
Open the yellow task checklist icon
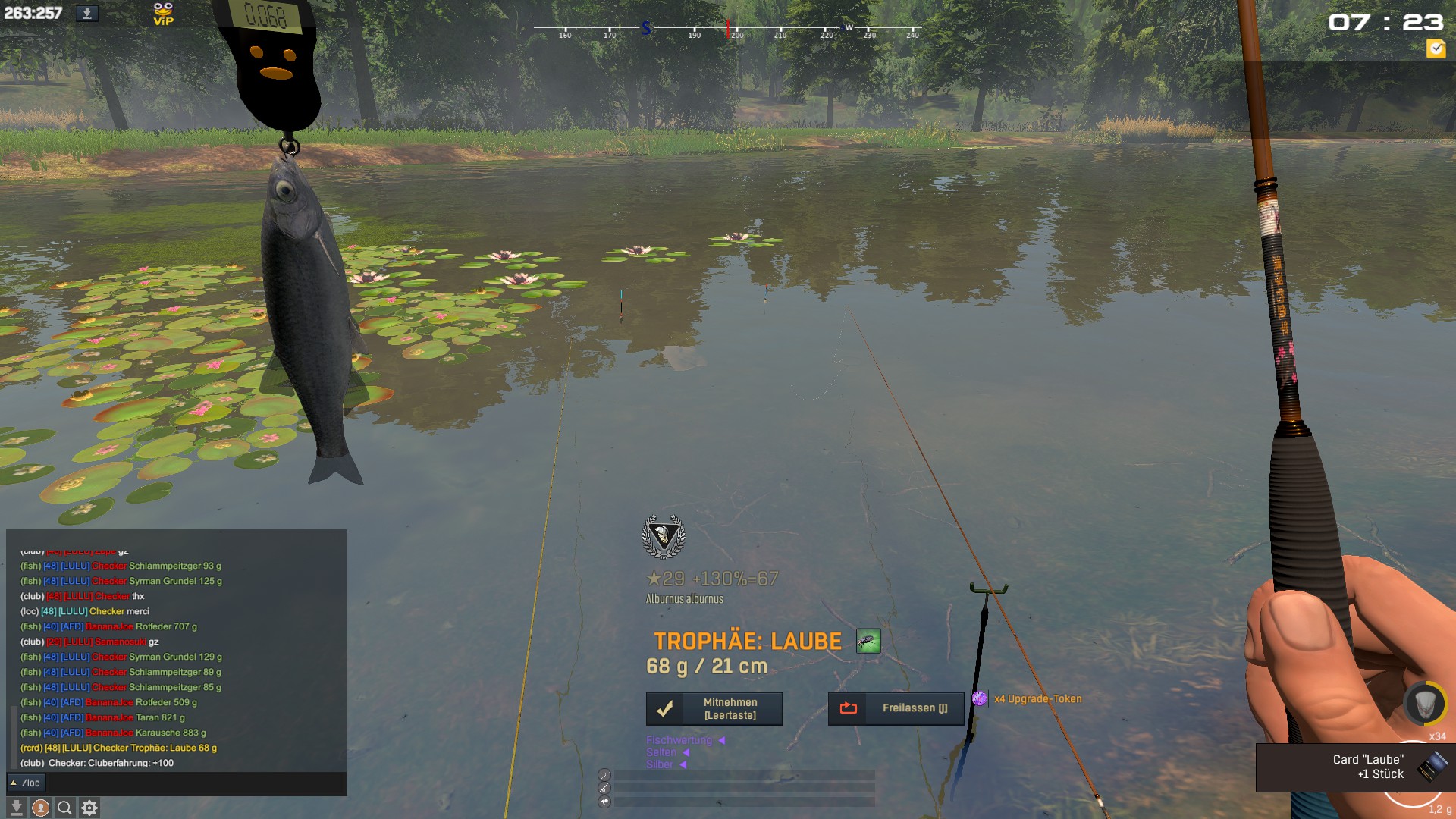click(x=1436, y=49)
